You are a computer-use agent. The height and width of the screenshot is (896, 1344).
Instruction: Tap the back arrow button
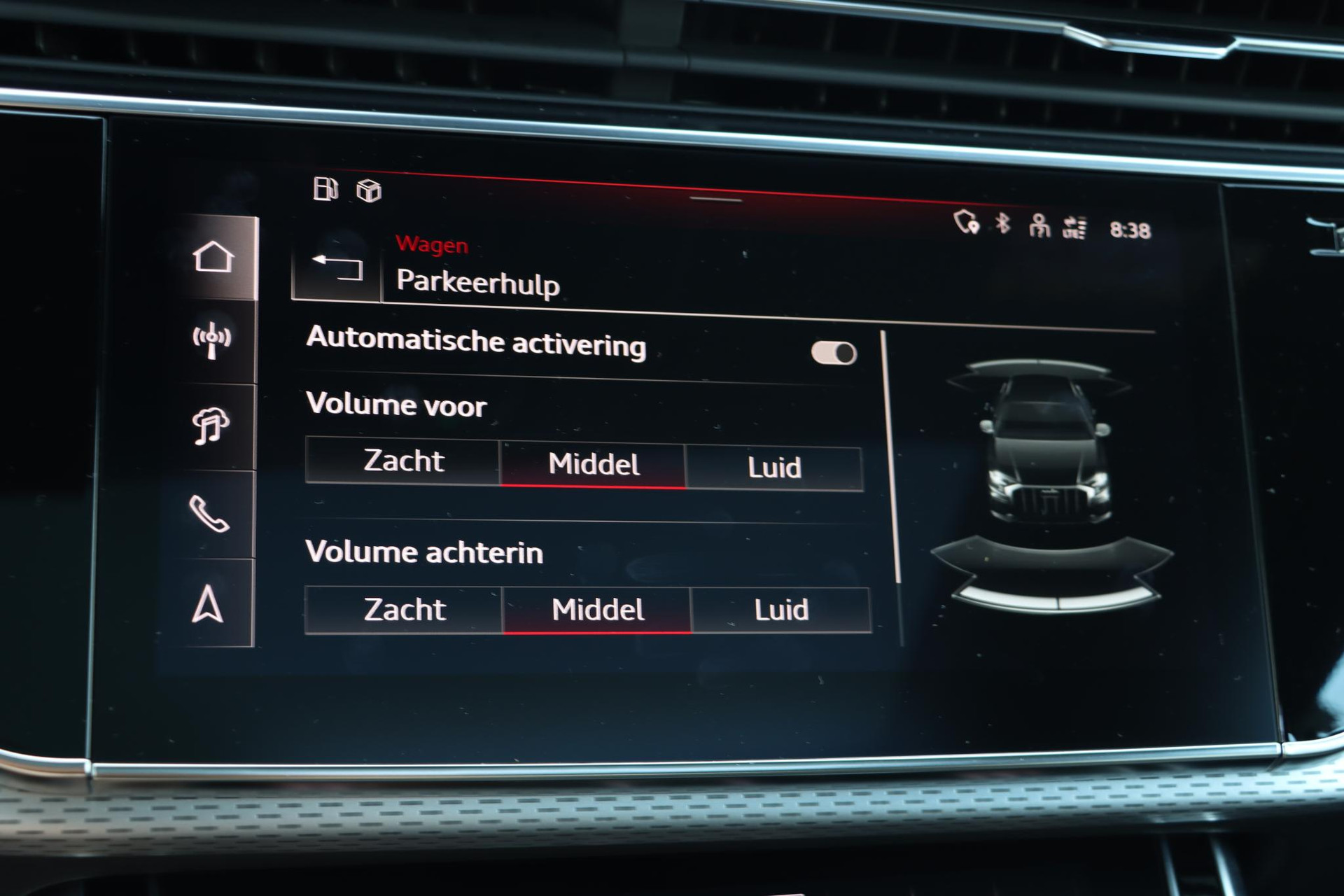[x=337, y=267]
